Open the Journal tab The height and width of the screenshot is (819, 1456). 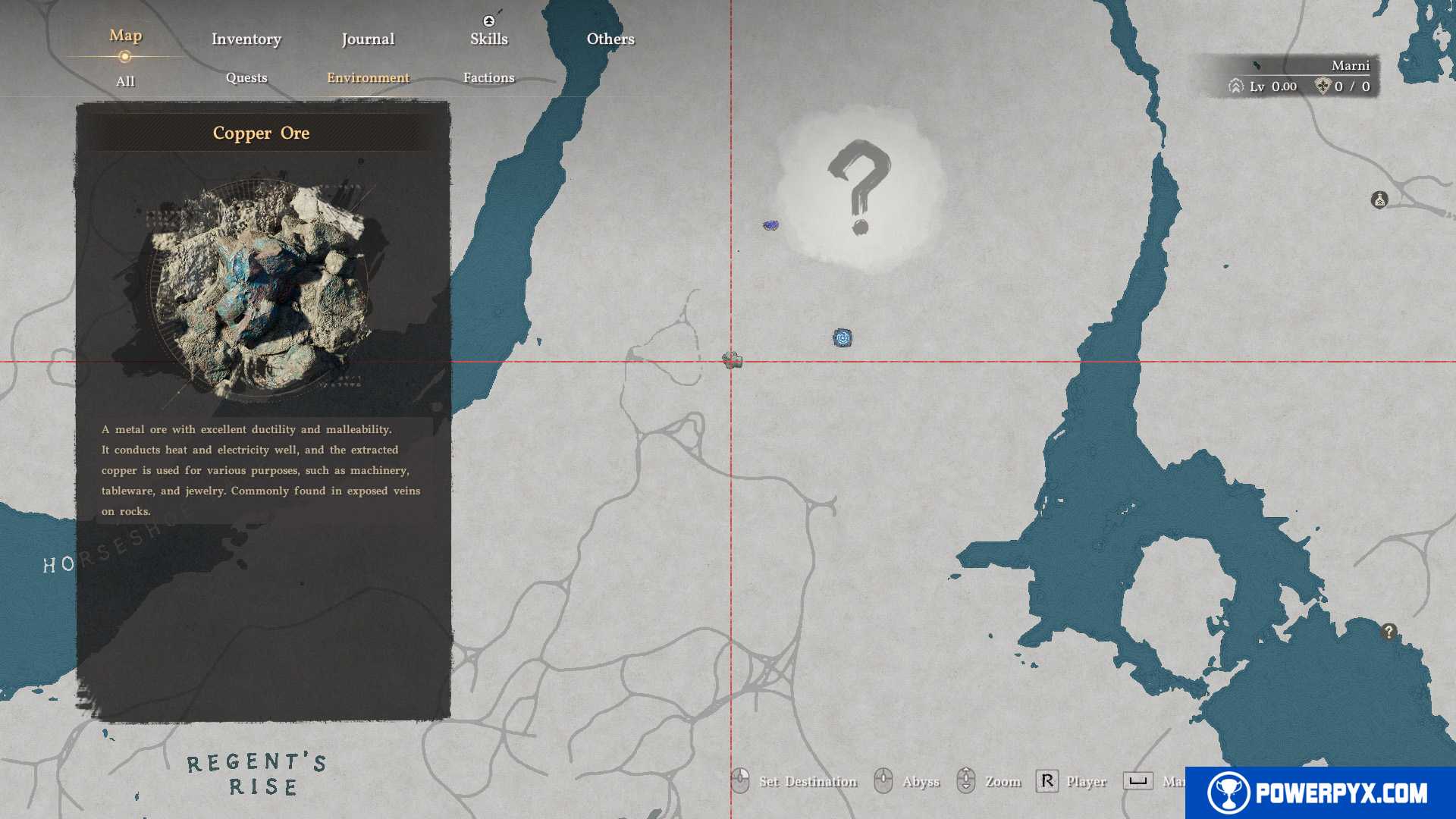[x=368, y=39]
